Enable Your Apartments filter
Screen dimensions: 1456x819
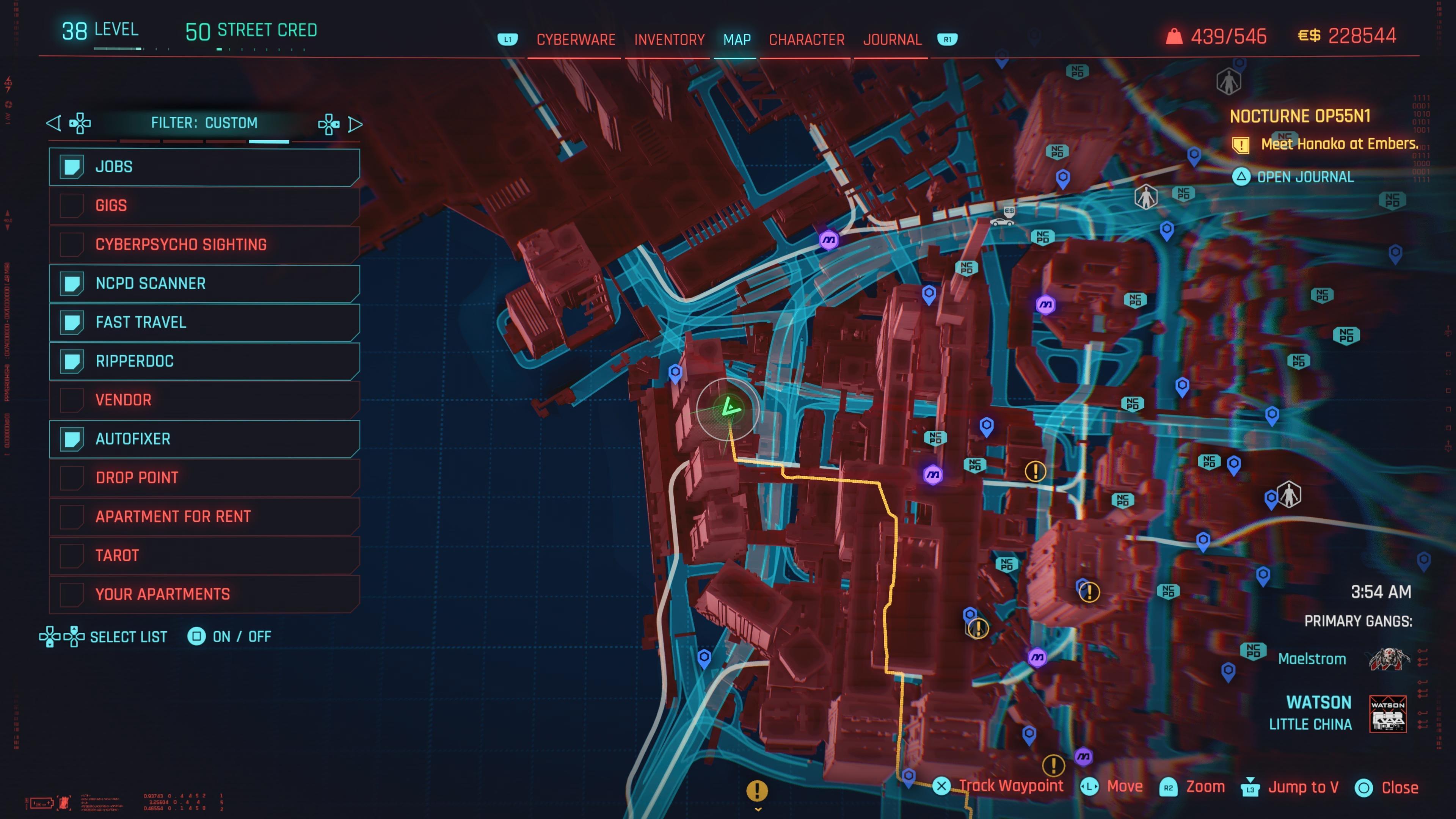click(x=204, y=594)
